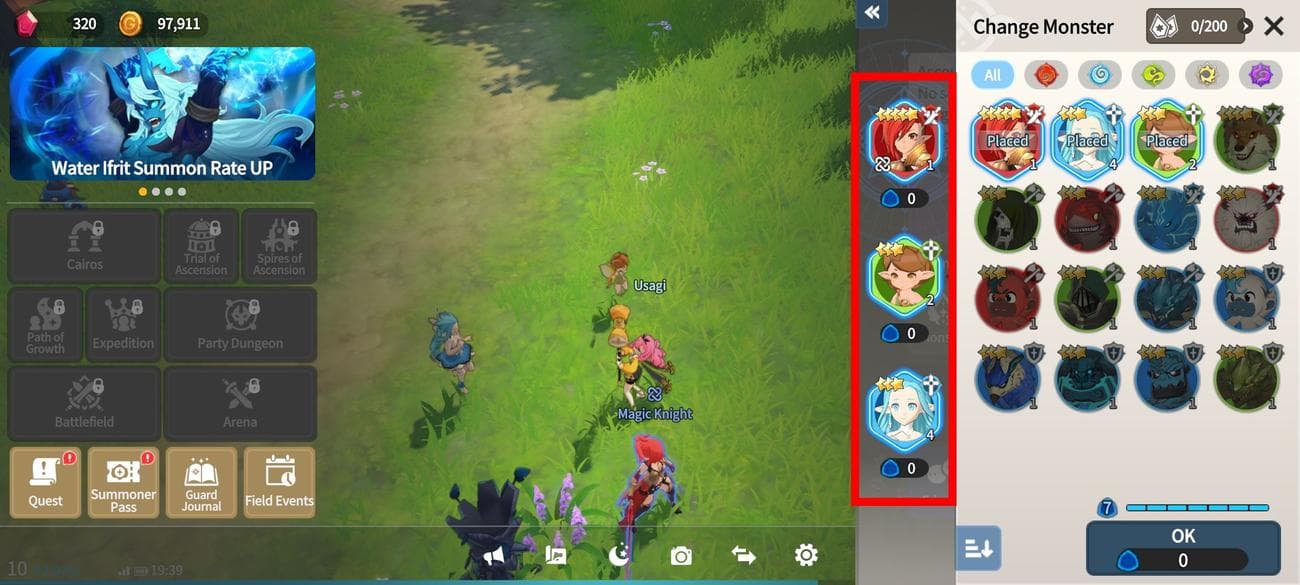Select the red-haired fire monster in team slot
The width and height of the screenshot is (1300, 585).
(x=904, y=140)
